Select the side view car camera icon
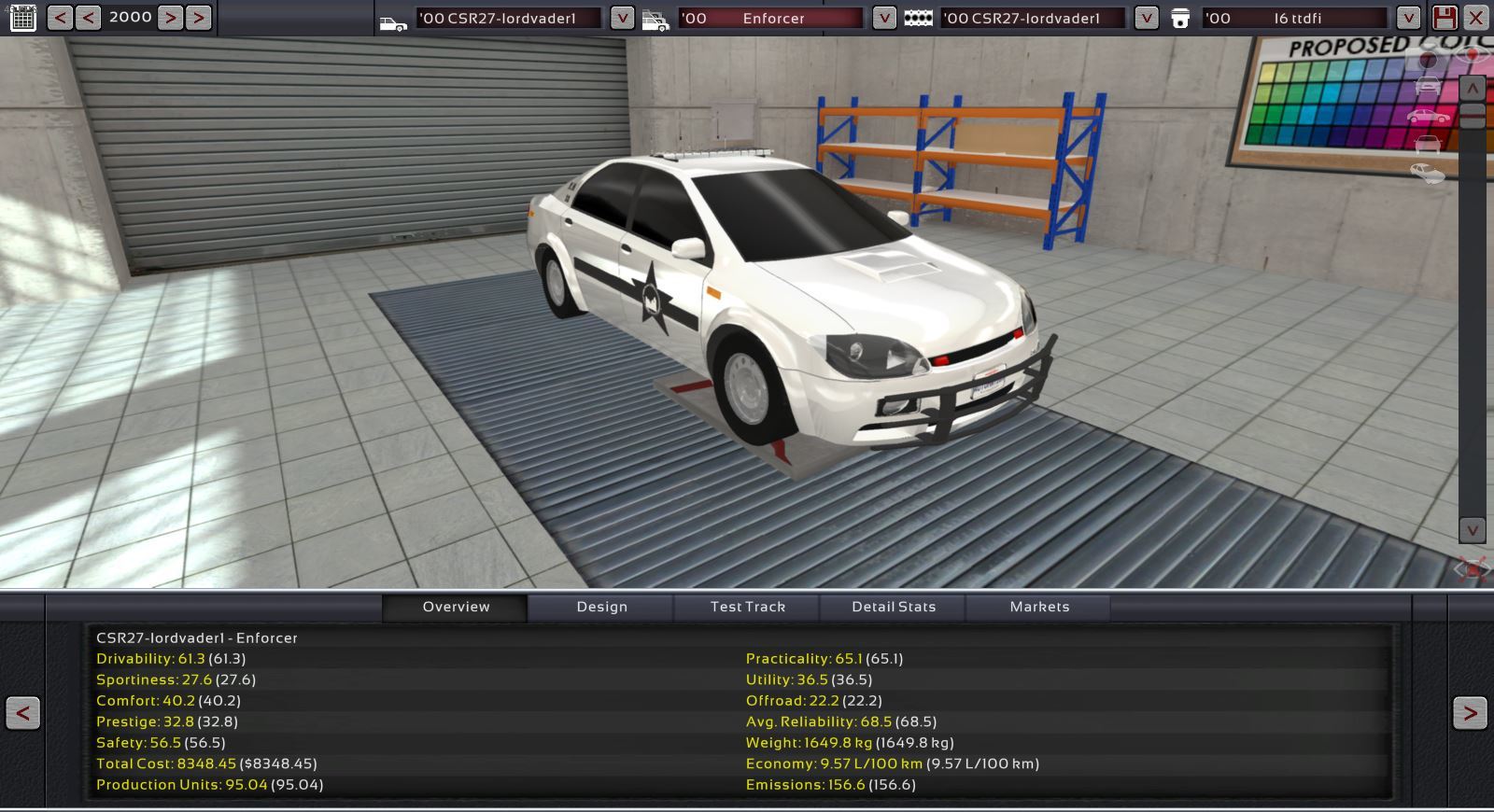Screen dimensions: 1494x812 (1428, 117)
